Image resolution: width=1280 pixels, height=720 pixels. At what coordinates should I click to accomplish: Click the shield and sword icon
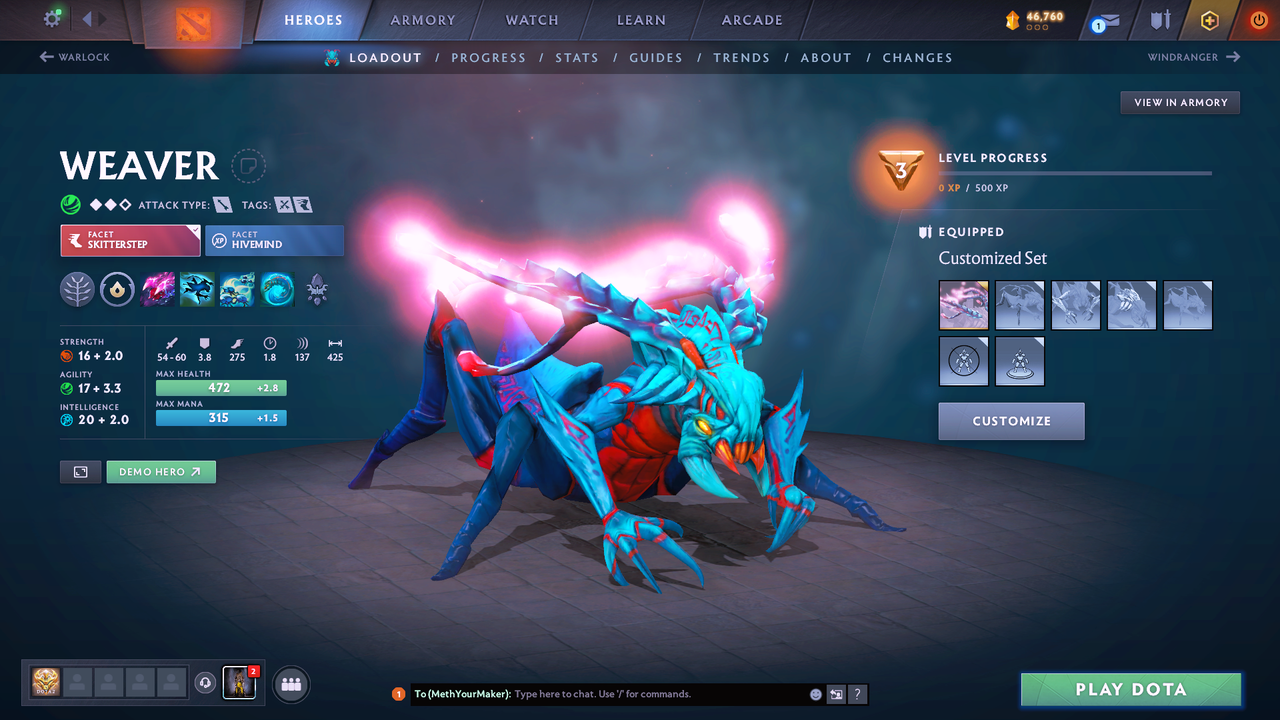(x=1159, y=19)
